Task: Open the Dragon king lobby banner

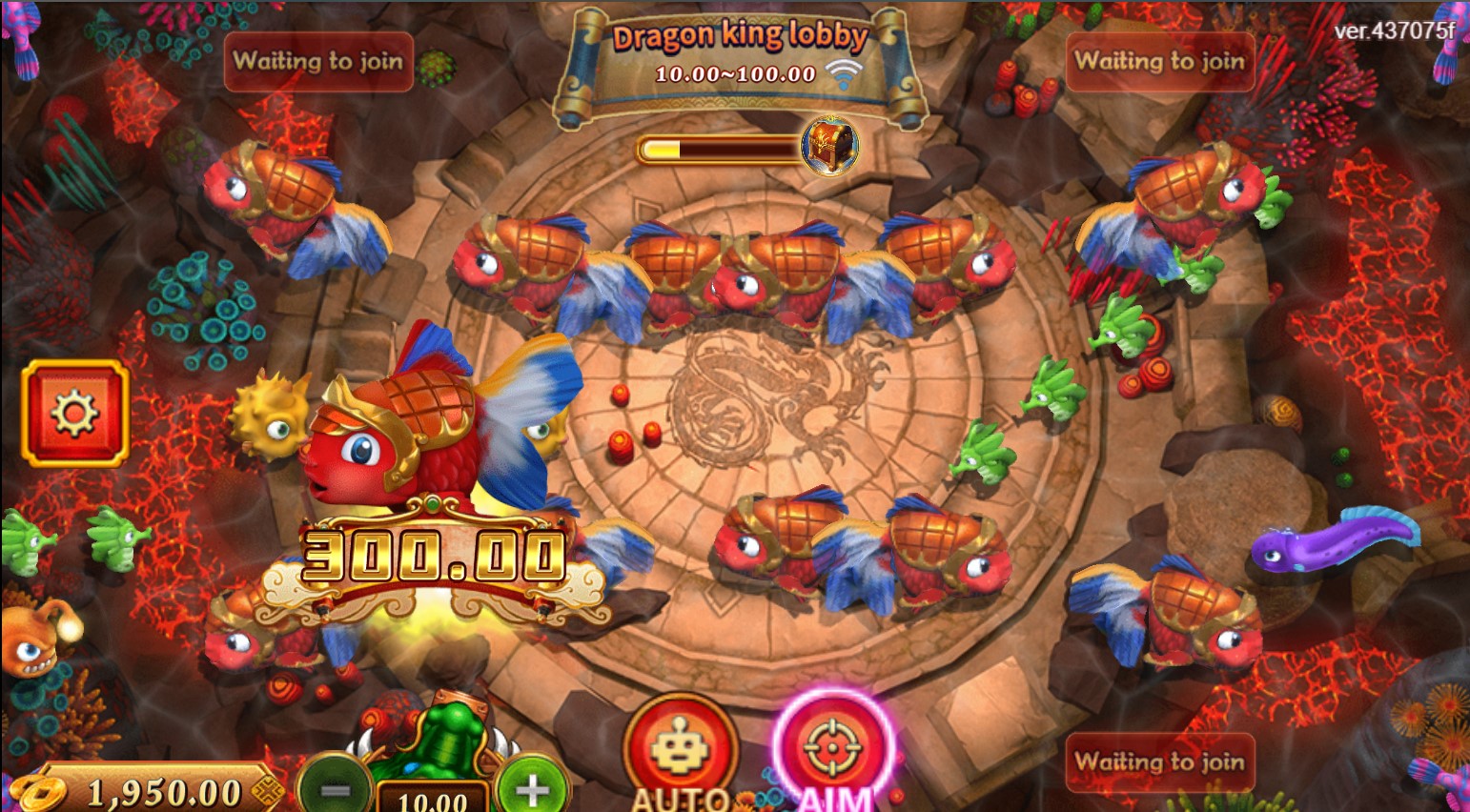Action: [x=741, y=36]
